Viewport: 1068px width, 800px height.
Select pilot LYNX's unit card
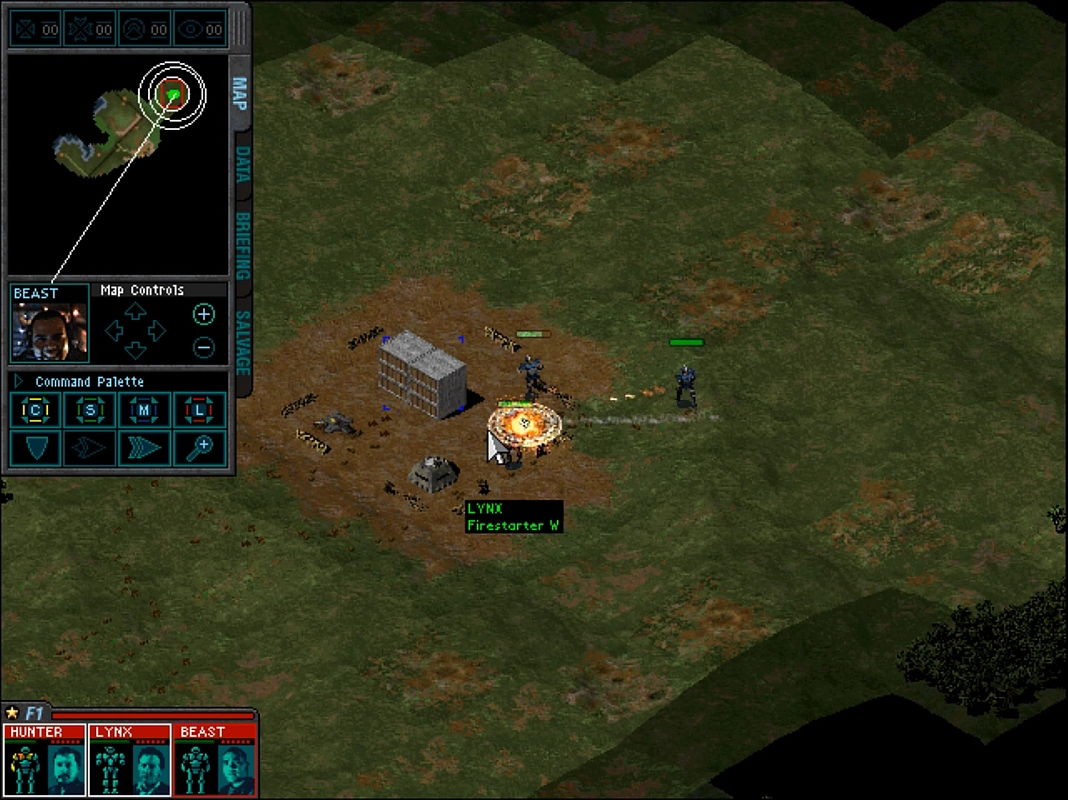click(130, 760)
